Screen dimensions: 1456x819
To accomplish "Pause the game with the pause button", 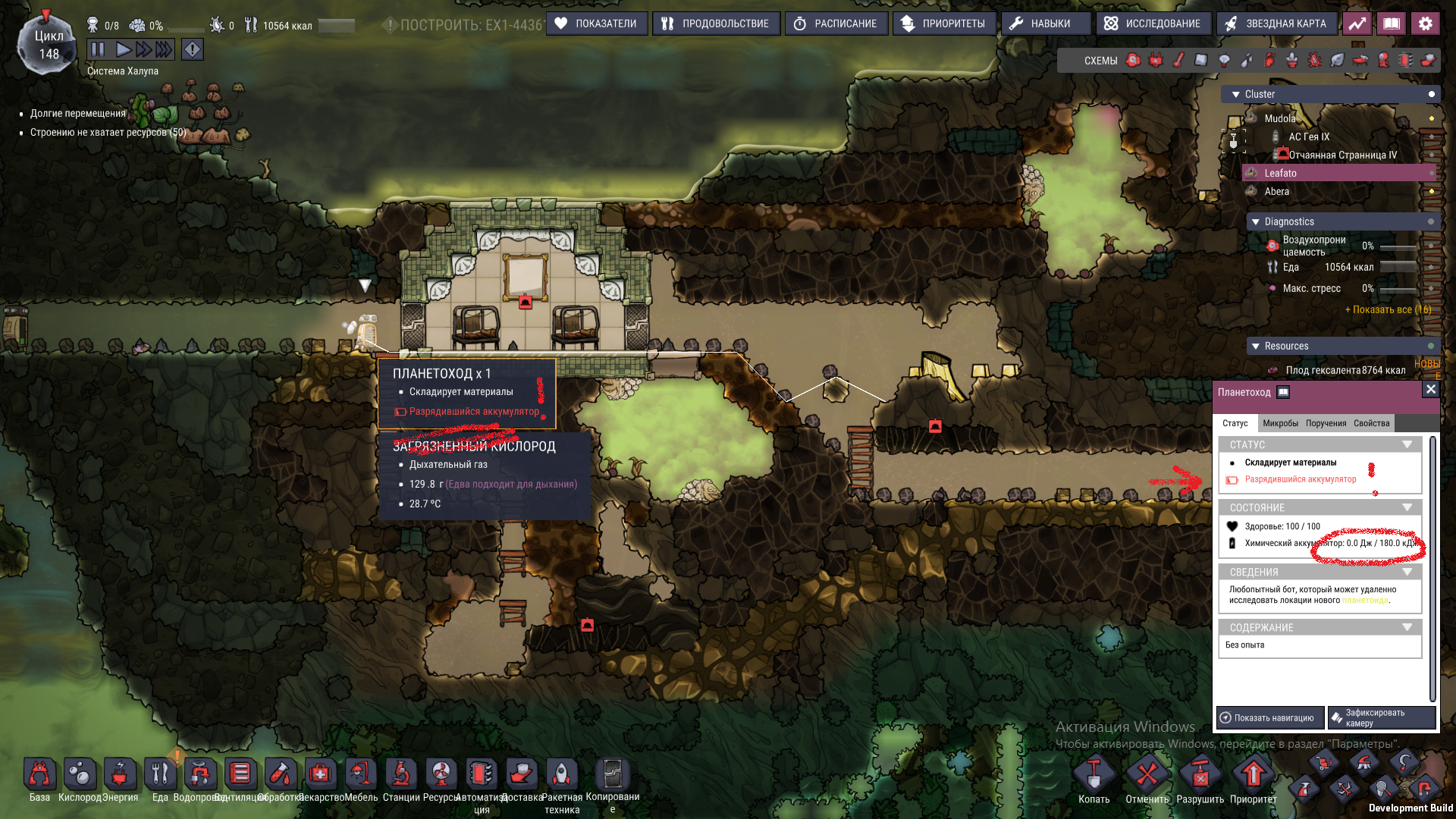I will 98,50.
